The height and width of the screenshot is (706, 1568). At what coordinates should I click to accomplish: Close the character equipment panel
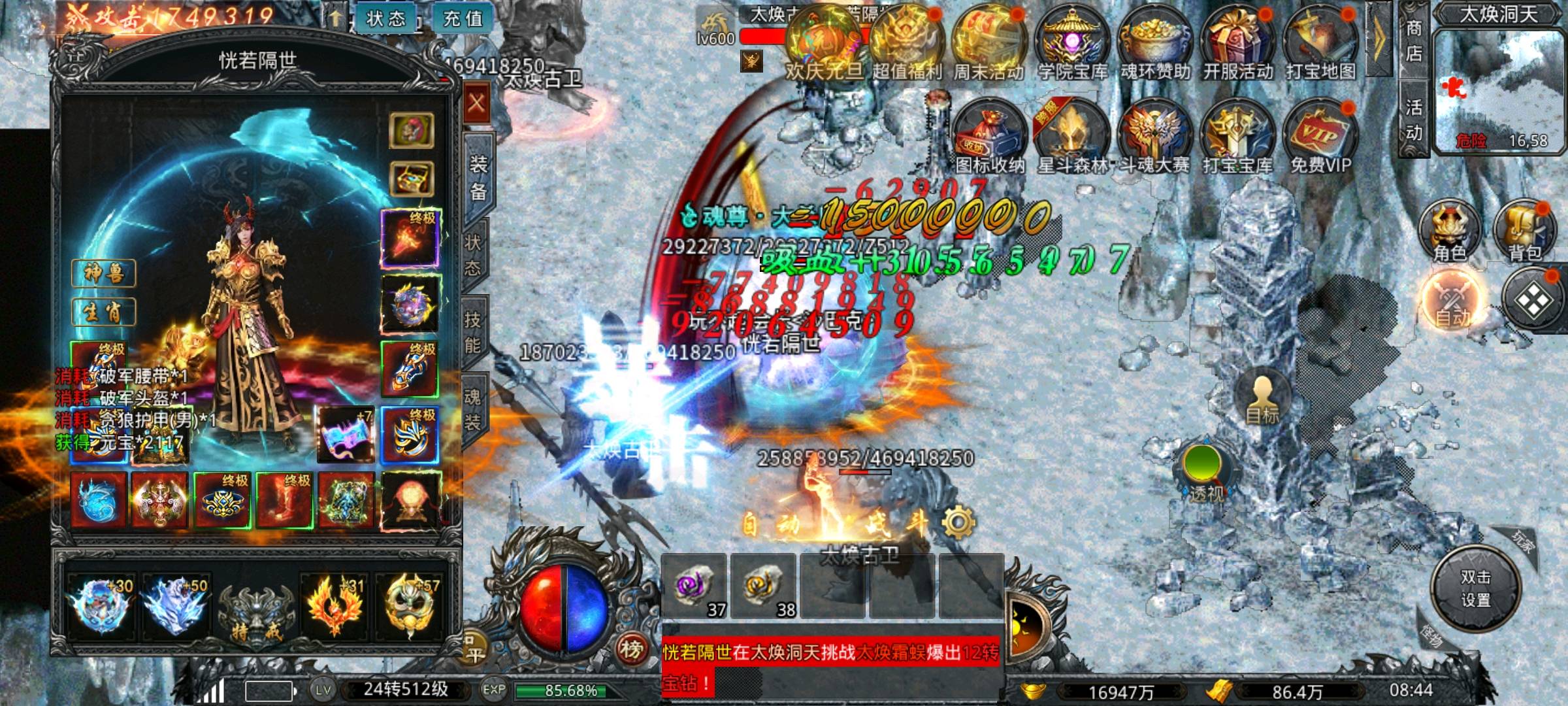(x=477, y=103)
